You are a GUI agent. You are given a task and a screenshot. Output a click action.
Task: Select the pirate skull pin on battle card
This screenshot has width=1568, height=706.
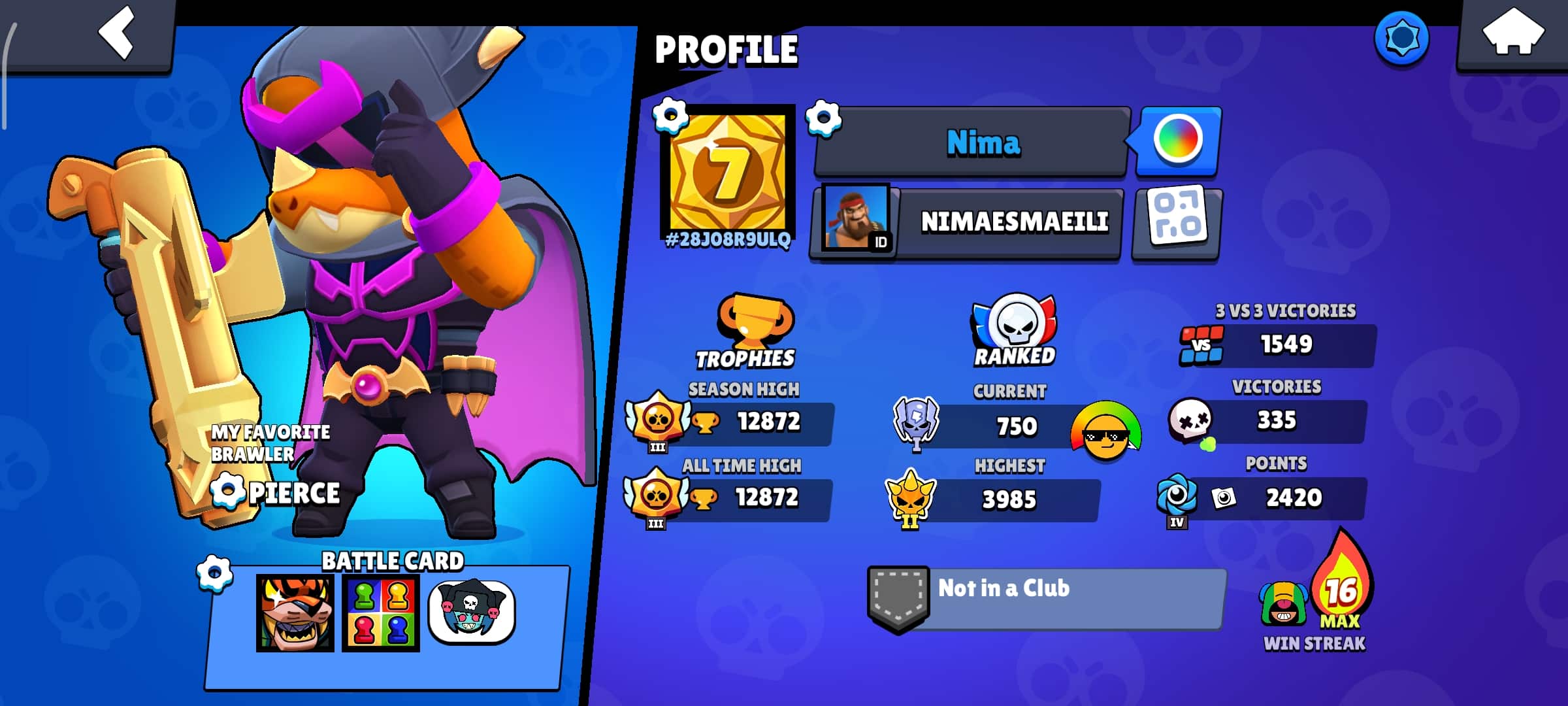point(472,612)
